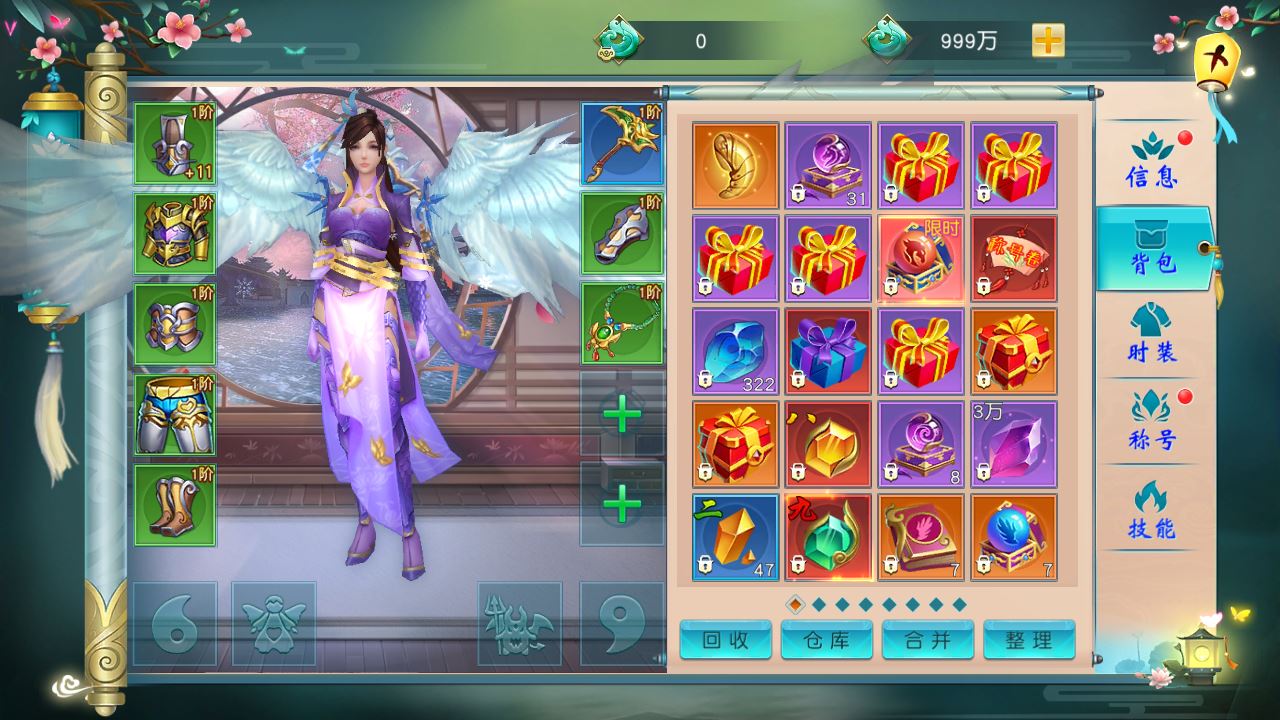The height and width of the screenshot is (720, 1280).
Task: Select the equipped necklace slot
Action: click(x=622, y=324)
